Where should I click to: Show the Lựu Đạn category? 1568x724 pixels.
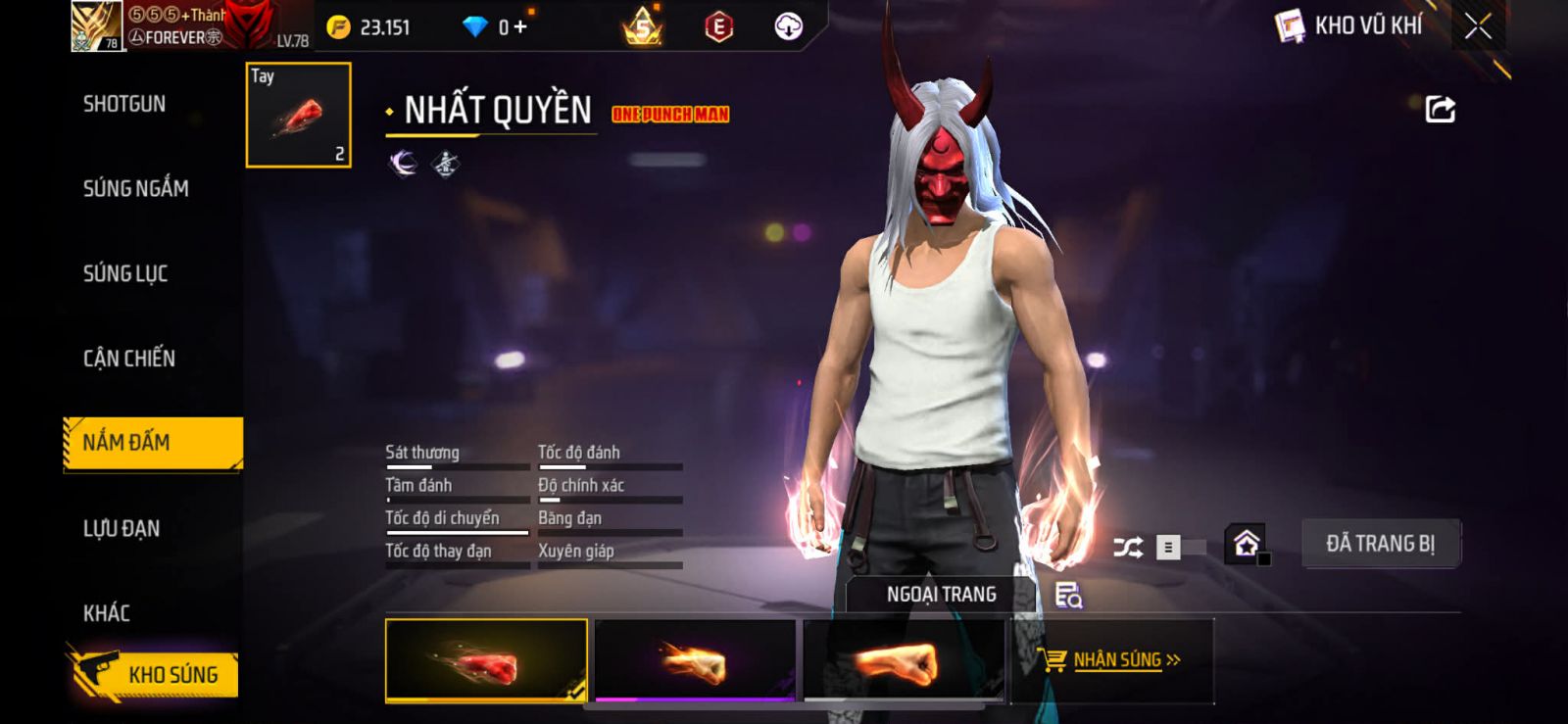click(122, 529)
